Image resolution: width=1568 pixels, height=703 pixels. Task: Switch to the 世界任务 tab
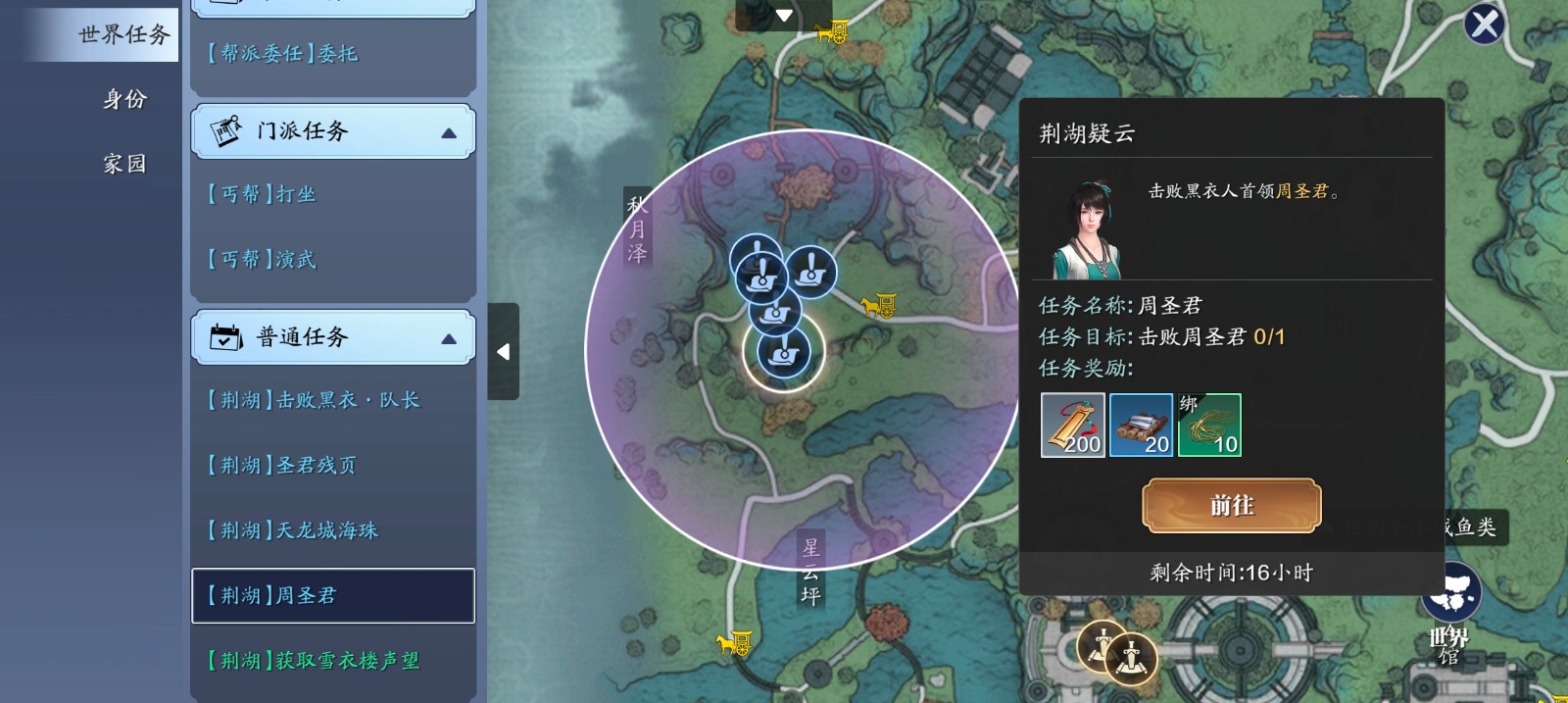pos(123,34)
